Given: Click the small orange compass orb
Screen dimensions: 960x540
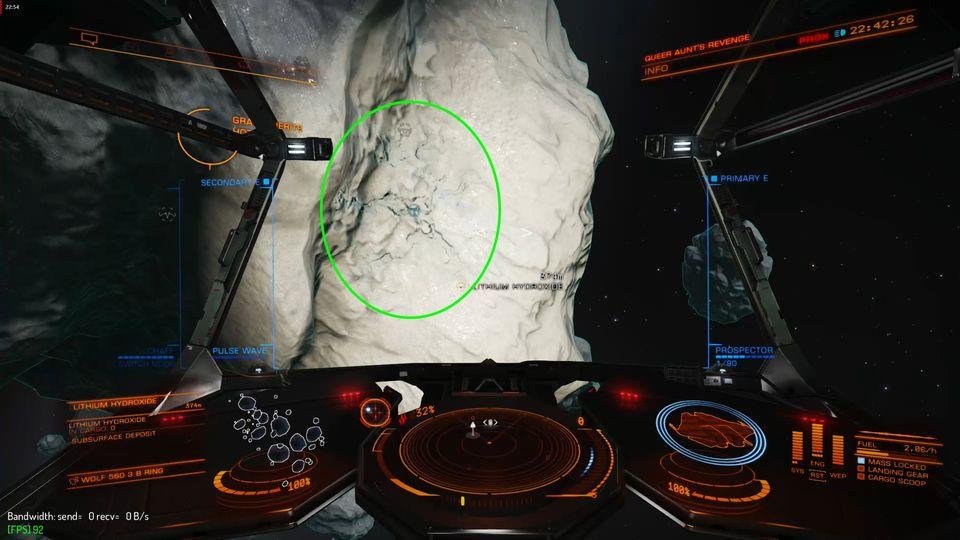Looking at the screenshot, I should (376, 408).
